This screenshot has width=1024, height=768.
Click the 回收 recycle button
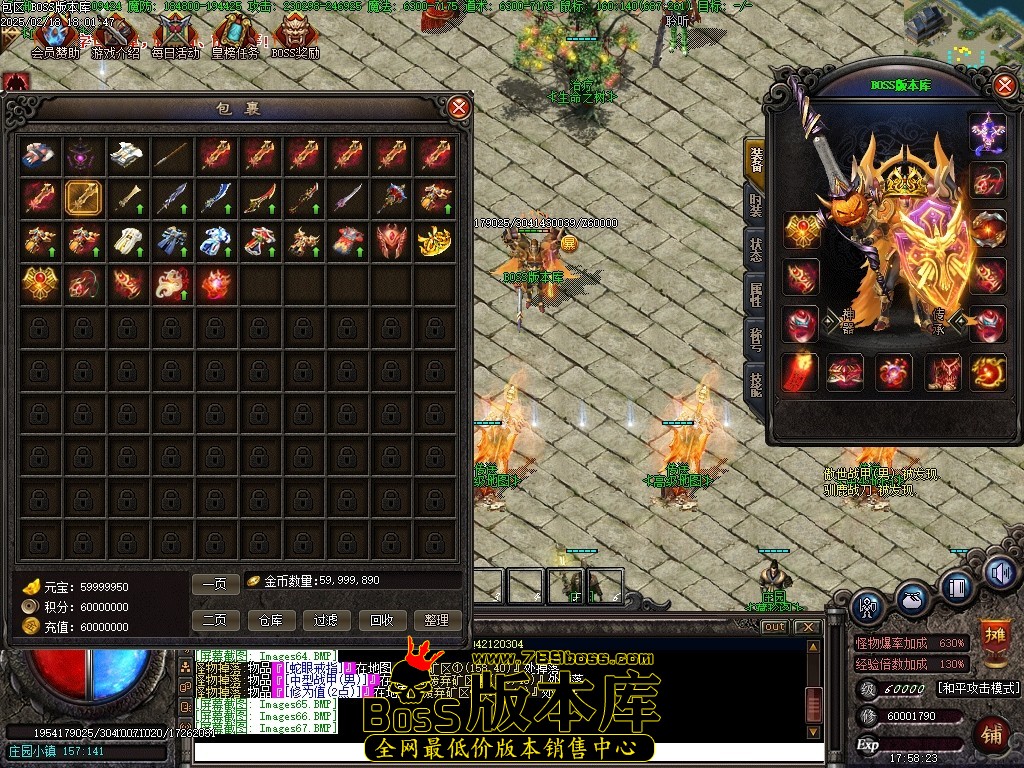(x=382, y=620)
